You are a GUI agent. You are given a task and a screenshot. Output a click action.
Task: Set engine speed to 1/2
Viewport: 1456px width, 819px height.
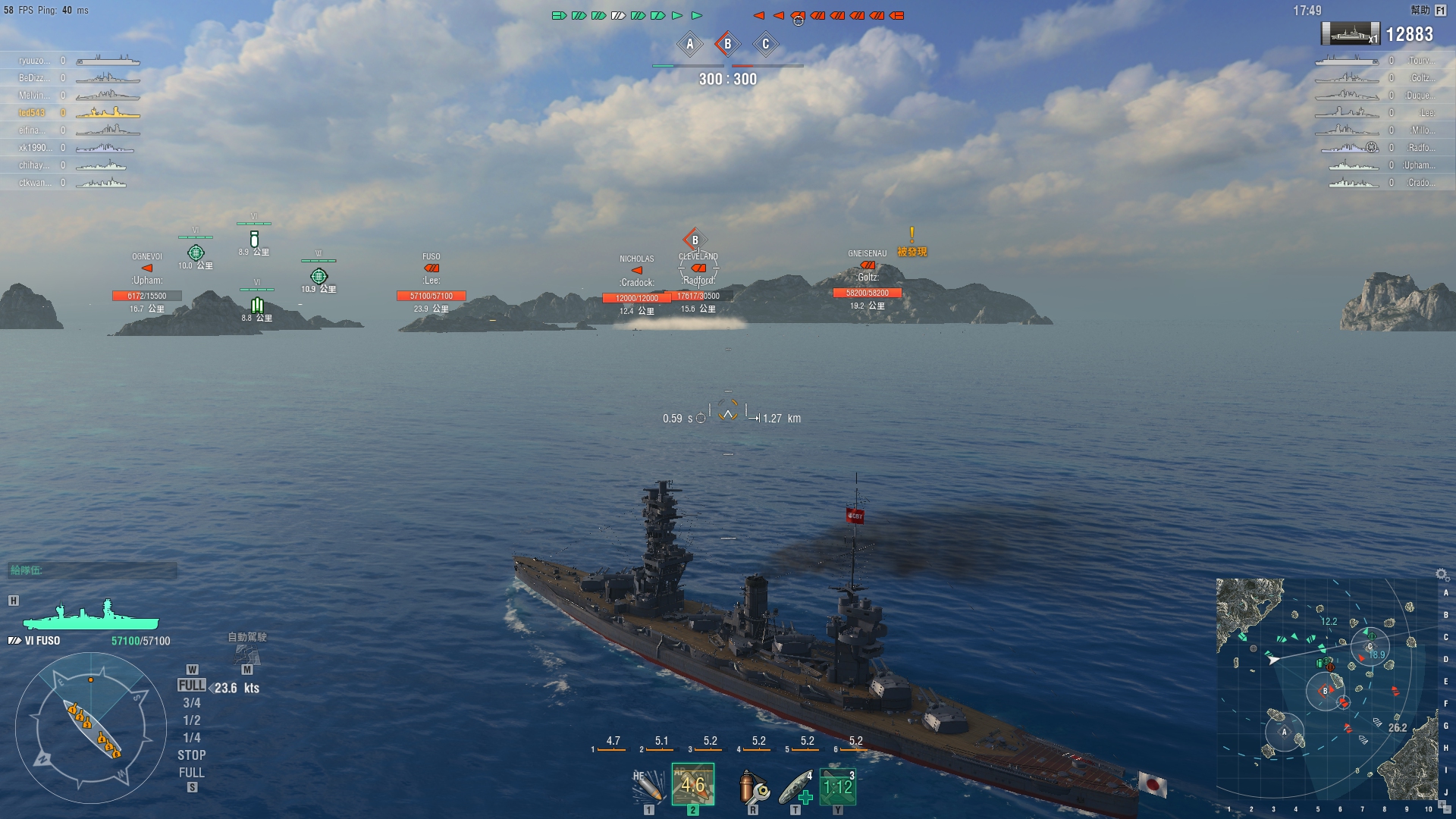tap(191, 720)
